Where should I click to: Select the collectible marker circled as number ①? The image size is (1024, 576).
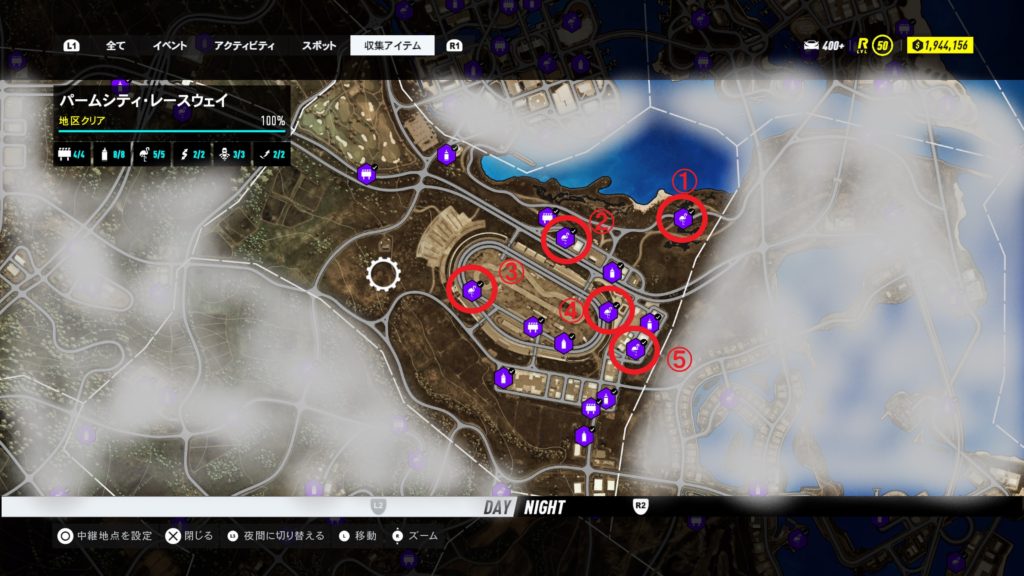tap(684, 218)
